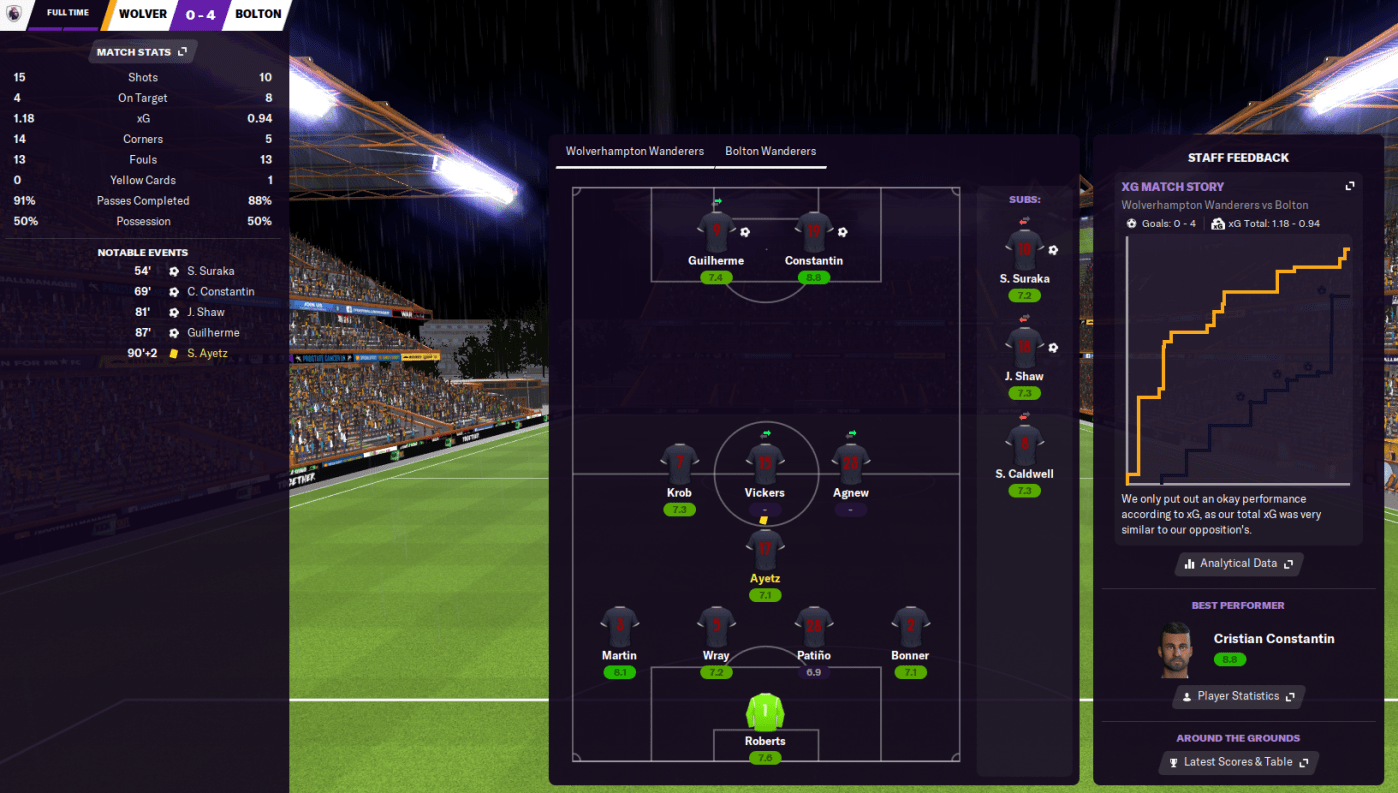The width and height of the screenshot is (1398, 793).
Task: Pick Vickers in the midfield
Action: coord(765,466)
